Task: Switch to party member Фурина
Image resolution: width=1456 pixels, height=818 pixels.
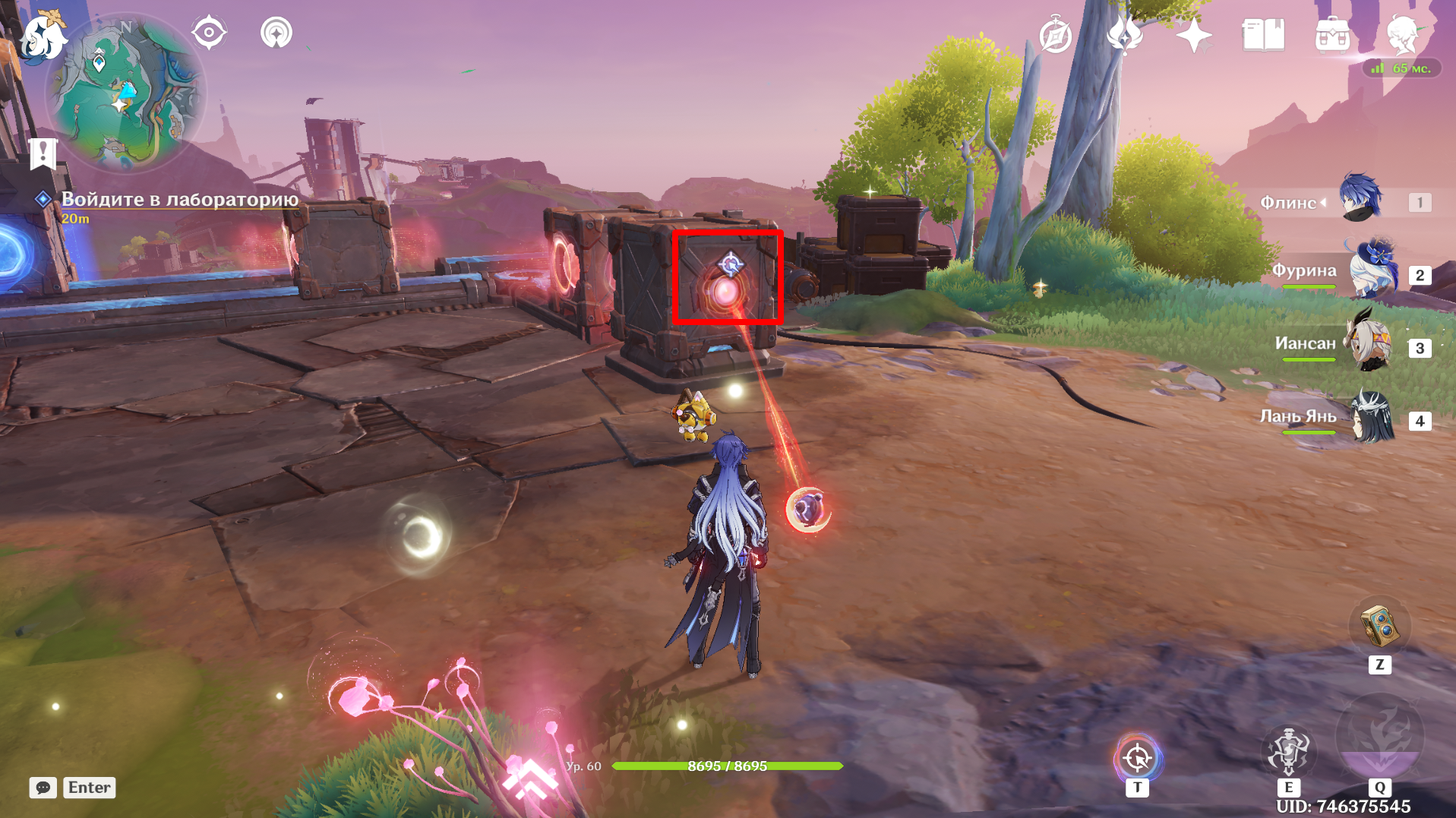Action: [x=1369, y=271]
